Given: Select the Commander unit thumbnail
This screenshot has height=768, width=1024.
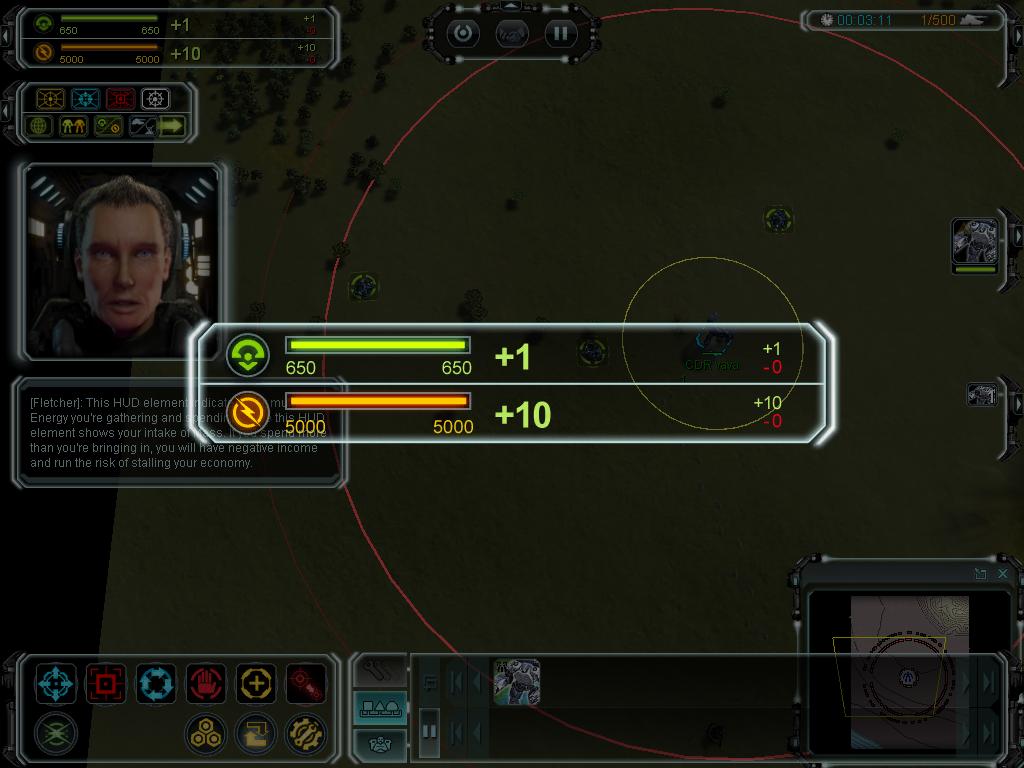Looking at the screenshot, I should click(975, 243).
